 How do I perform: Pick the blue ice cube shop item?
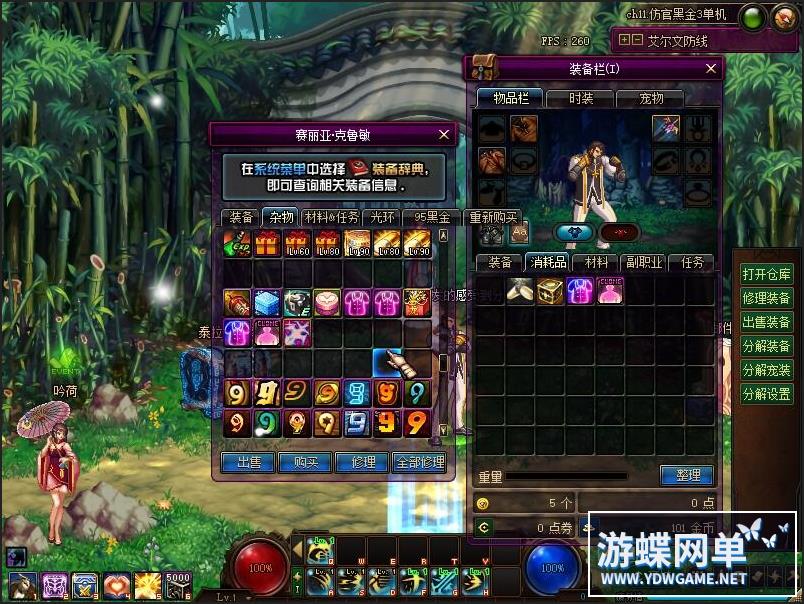(268, 302)
